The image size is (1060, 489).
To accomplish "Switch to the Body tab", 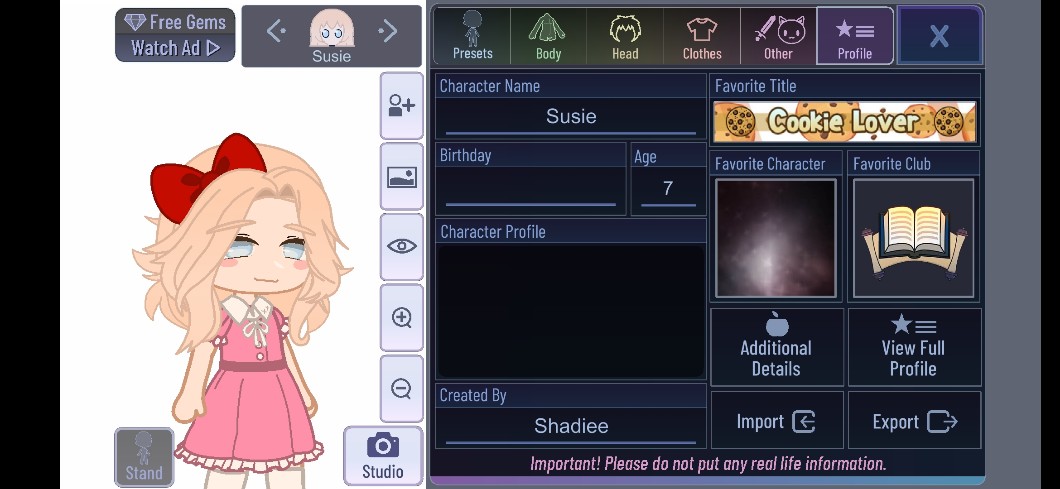I will [x=548, y=36].
